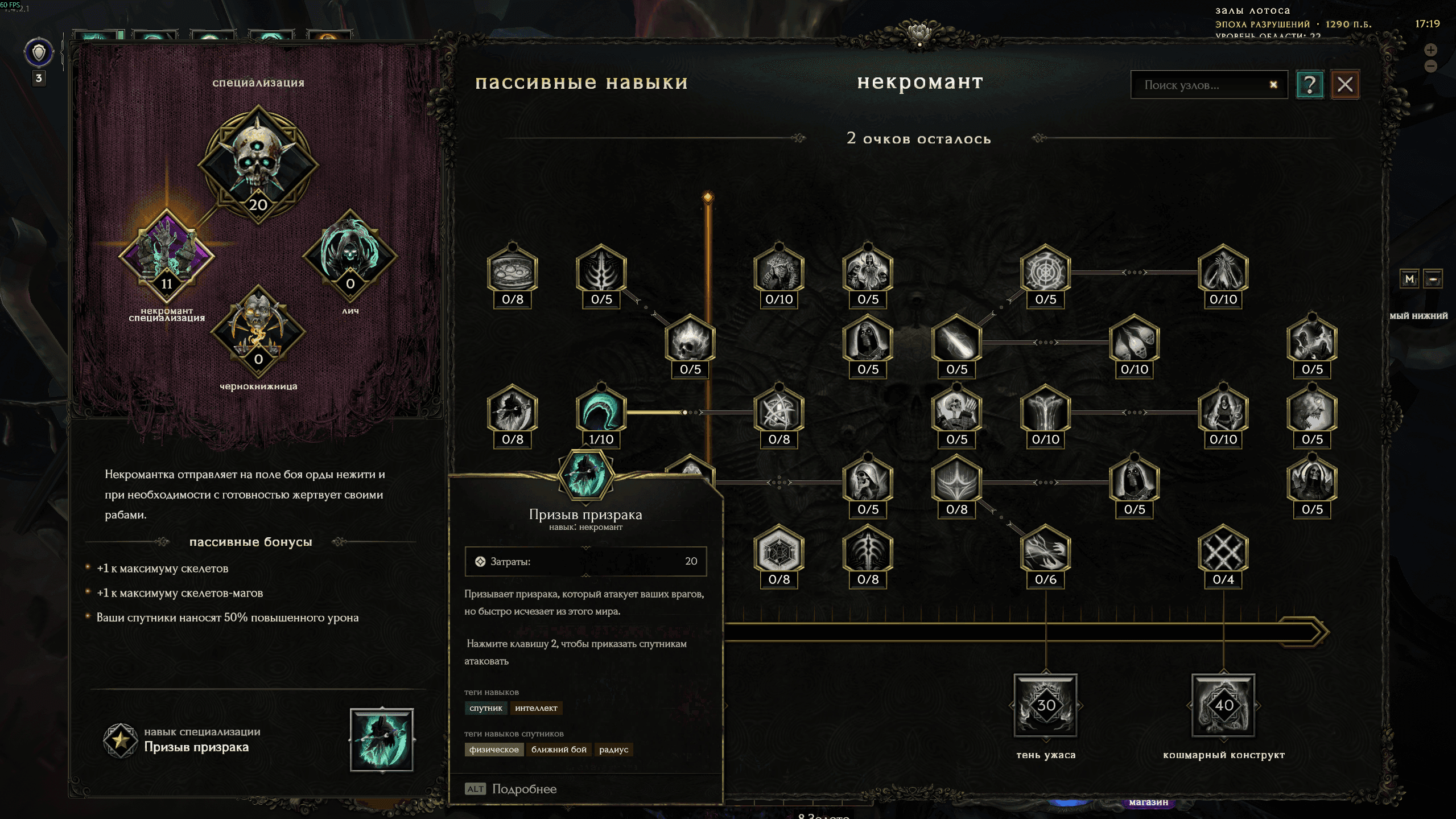Select the Lich mastery emblem
The width and height of the screenshot is (1456, 819).
click(350, 256)
